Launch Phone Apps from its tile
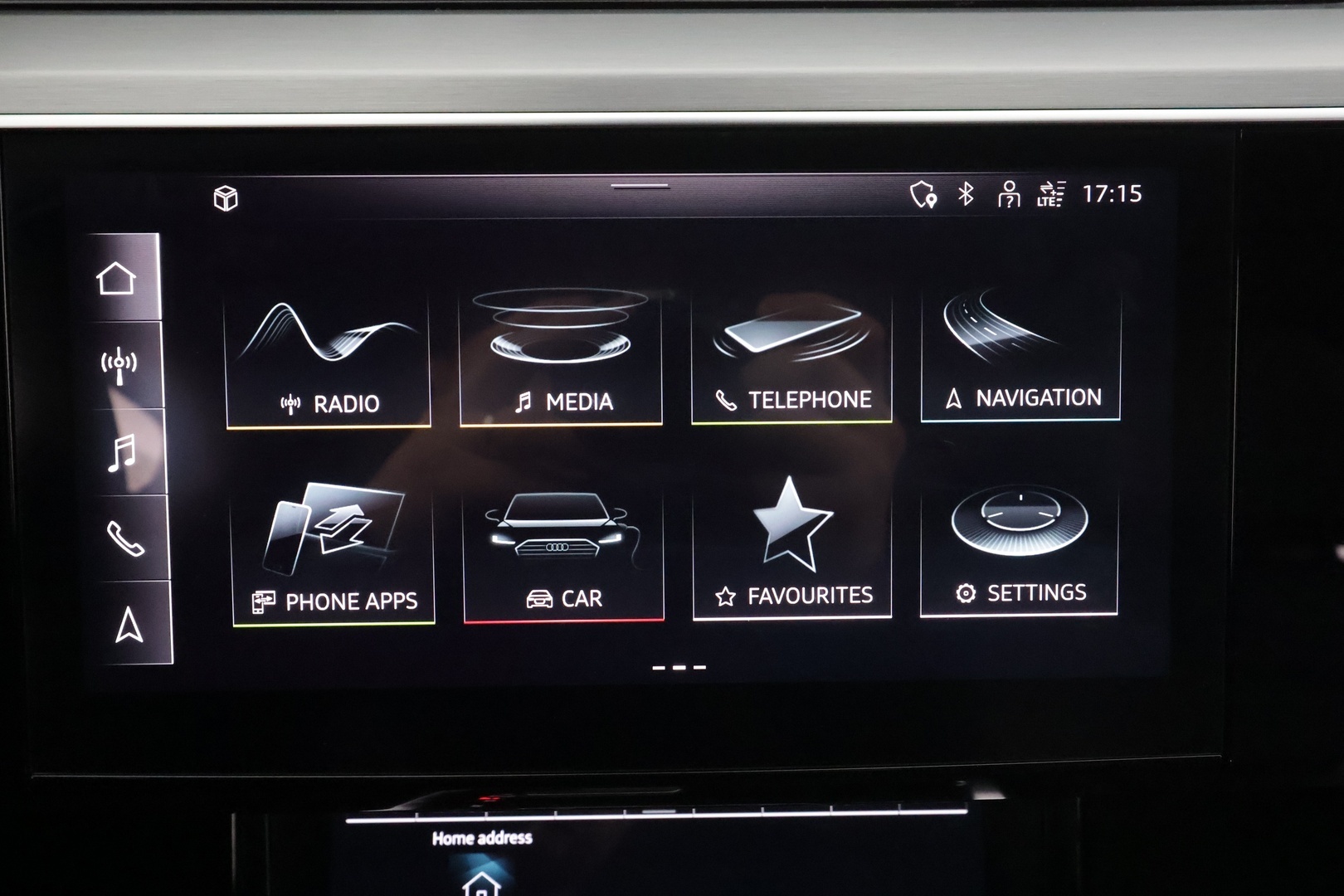This screenshot has height=896, width=1344. [x=332, y=543]
